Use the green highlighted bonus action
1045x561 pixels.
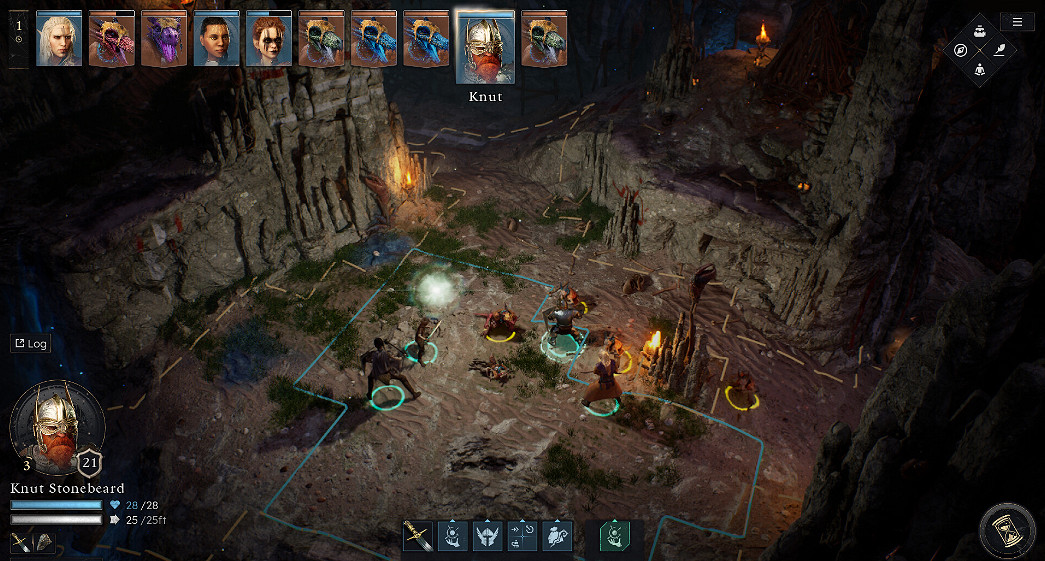pos(614,536)
